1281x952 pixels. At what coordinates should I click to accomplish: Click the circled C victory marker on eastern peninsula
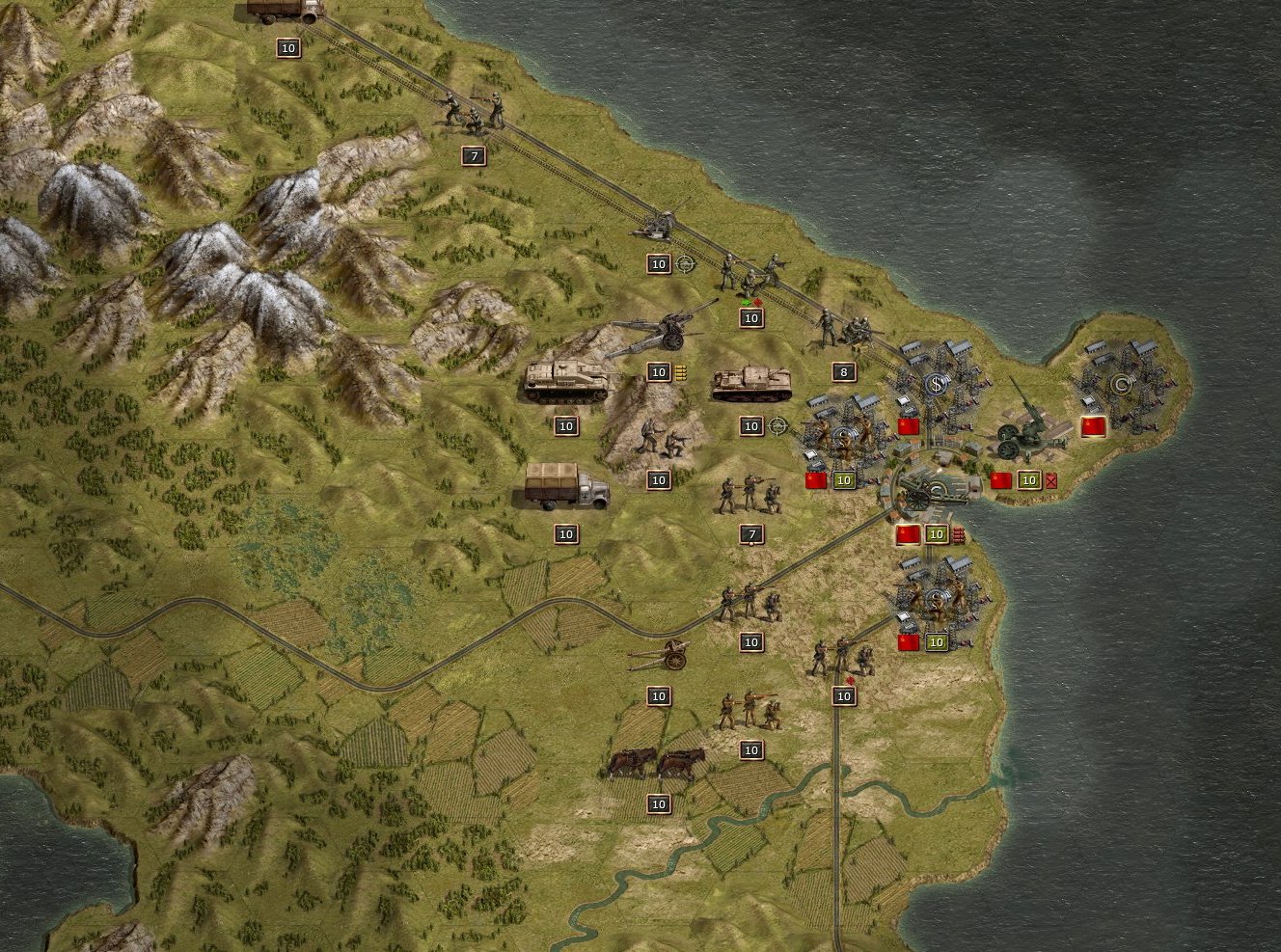click(1123, 384)
